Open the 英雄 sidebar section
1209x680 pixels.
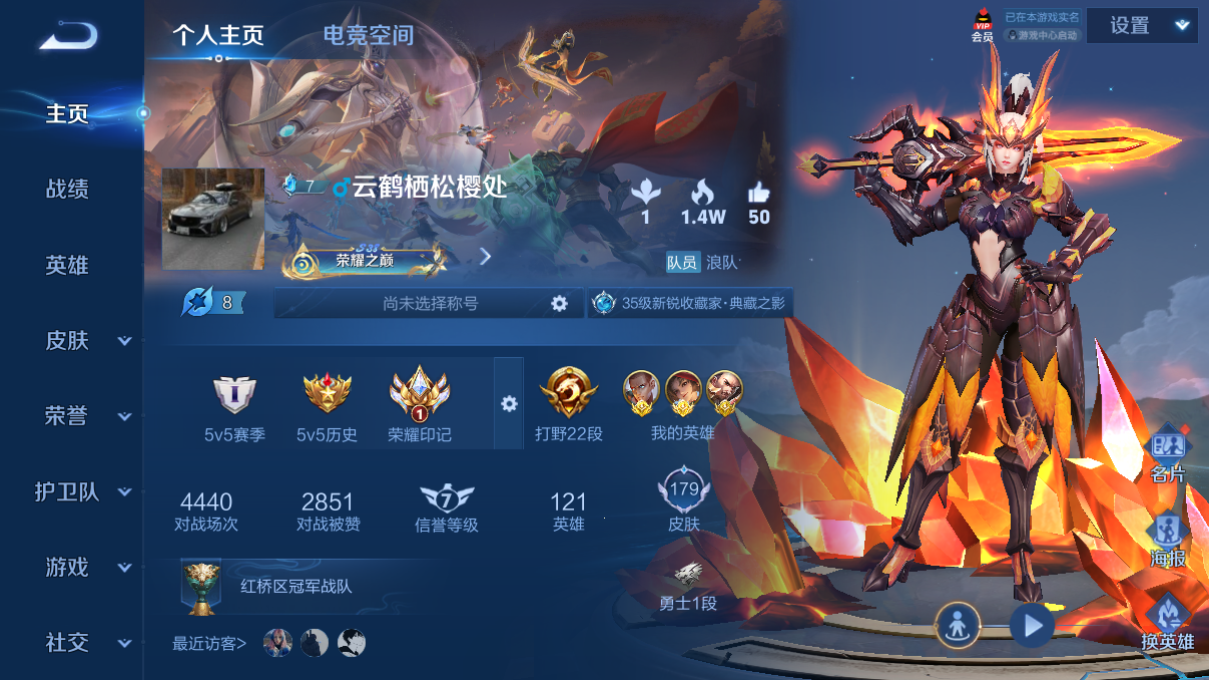pyautogui.click(x=67, y=265)
